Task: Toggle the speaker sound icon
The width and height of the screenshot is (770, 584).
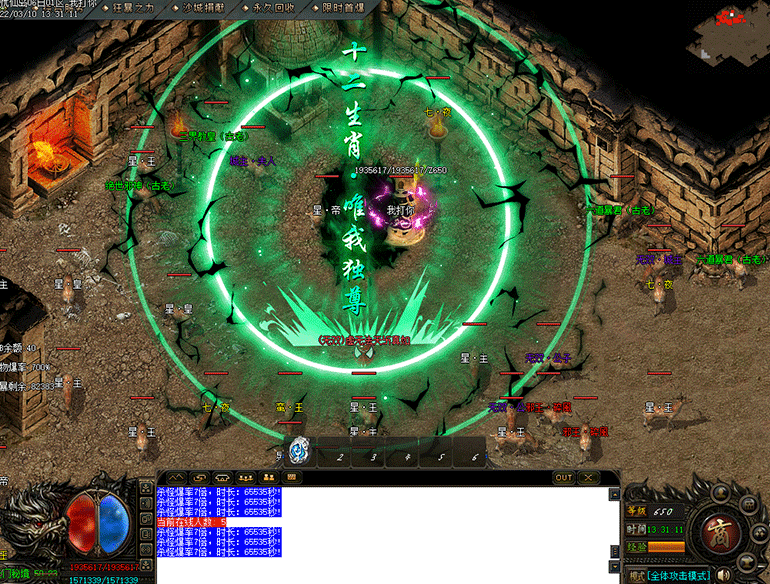Action: (x=725, y=575)
